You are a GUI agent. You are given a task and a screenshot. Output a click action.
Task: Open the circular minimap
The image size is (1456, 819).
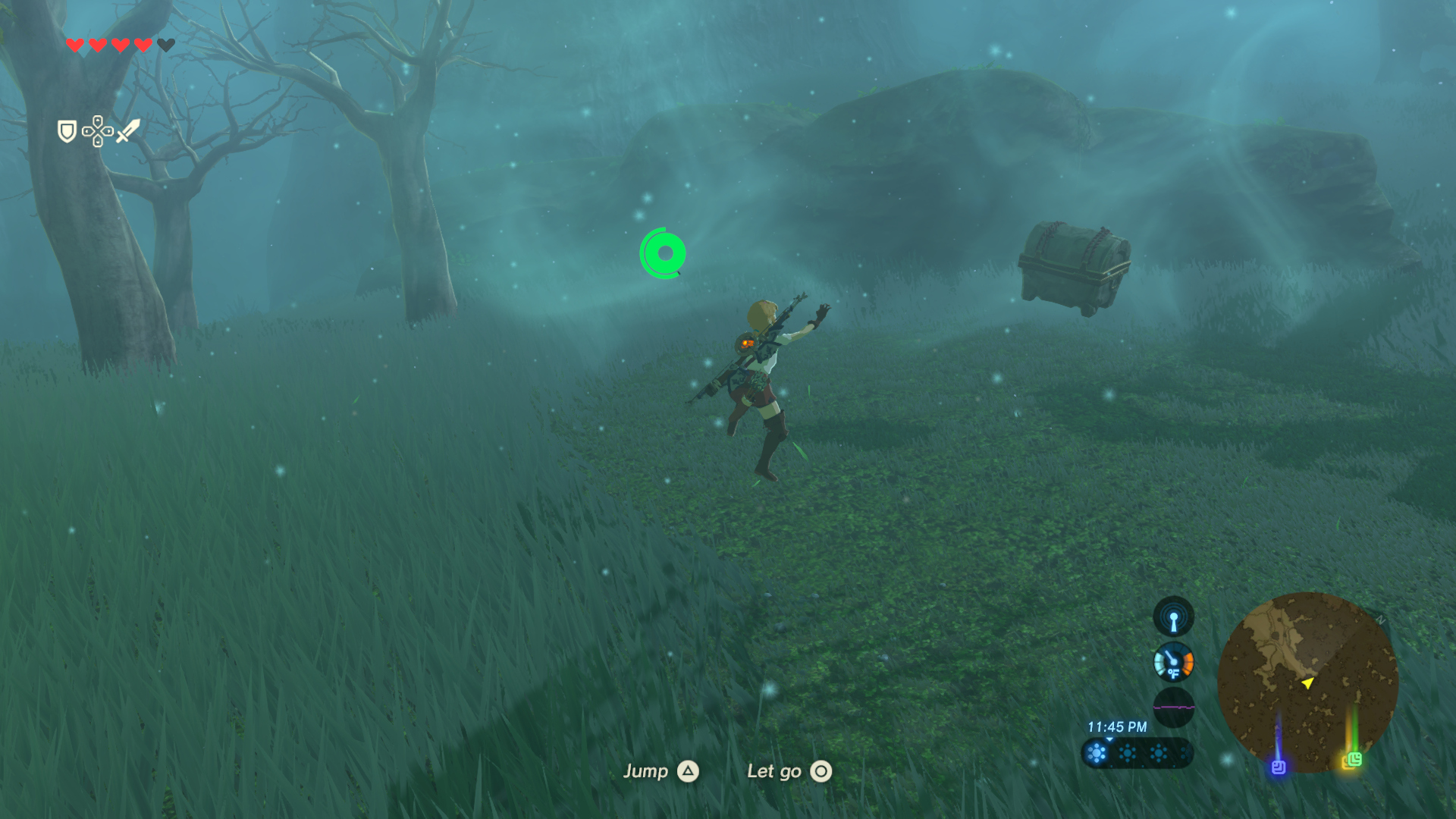click(1307, 682)
